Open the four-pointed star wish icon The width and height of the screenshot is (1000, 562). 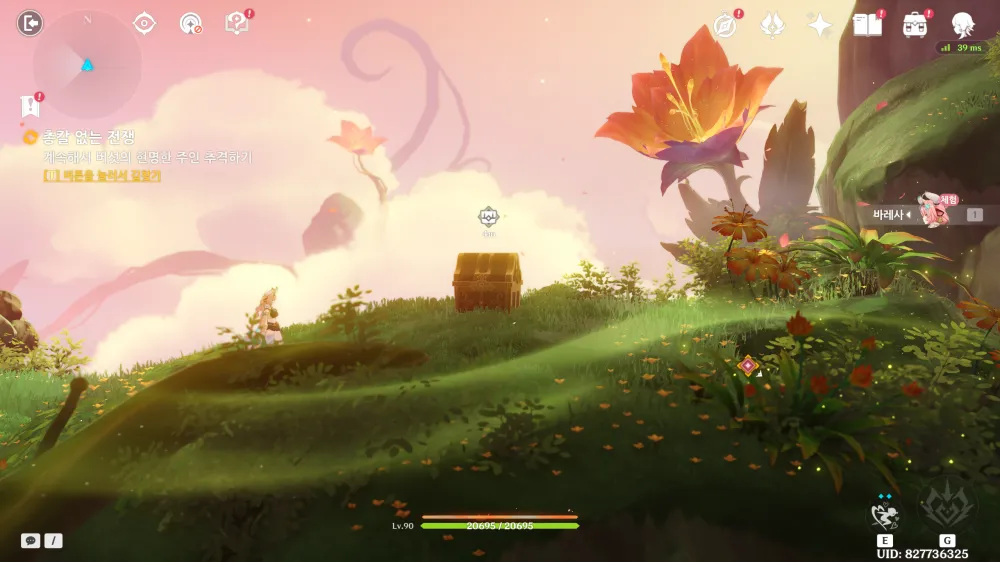coord(820,25)
